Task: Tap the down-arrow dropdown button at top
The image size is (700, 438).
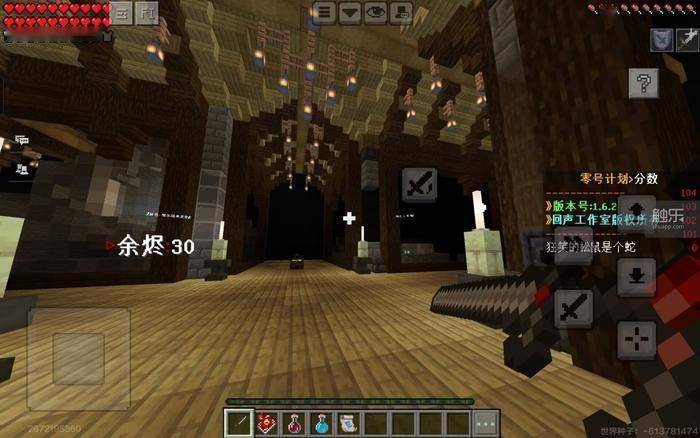Action: (350, 12)
